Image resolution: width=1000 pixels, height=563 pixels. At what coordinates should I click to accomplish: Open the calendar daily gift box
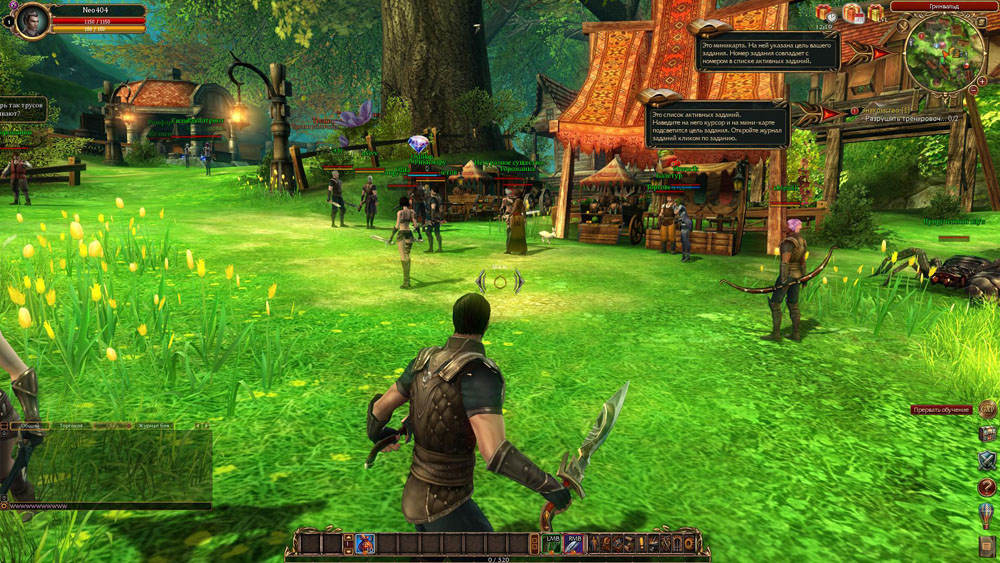[852, 13]
